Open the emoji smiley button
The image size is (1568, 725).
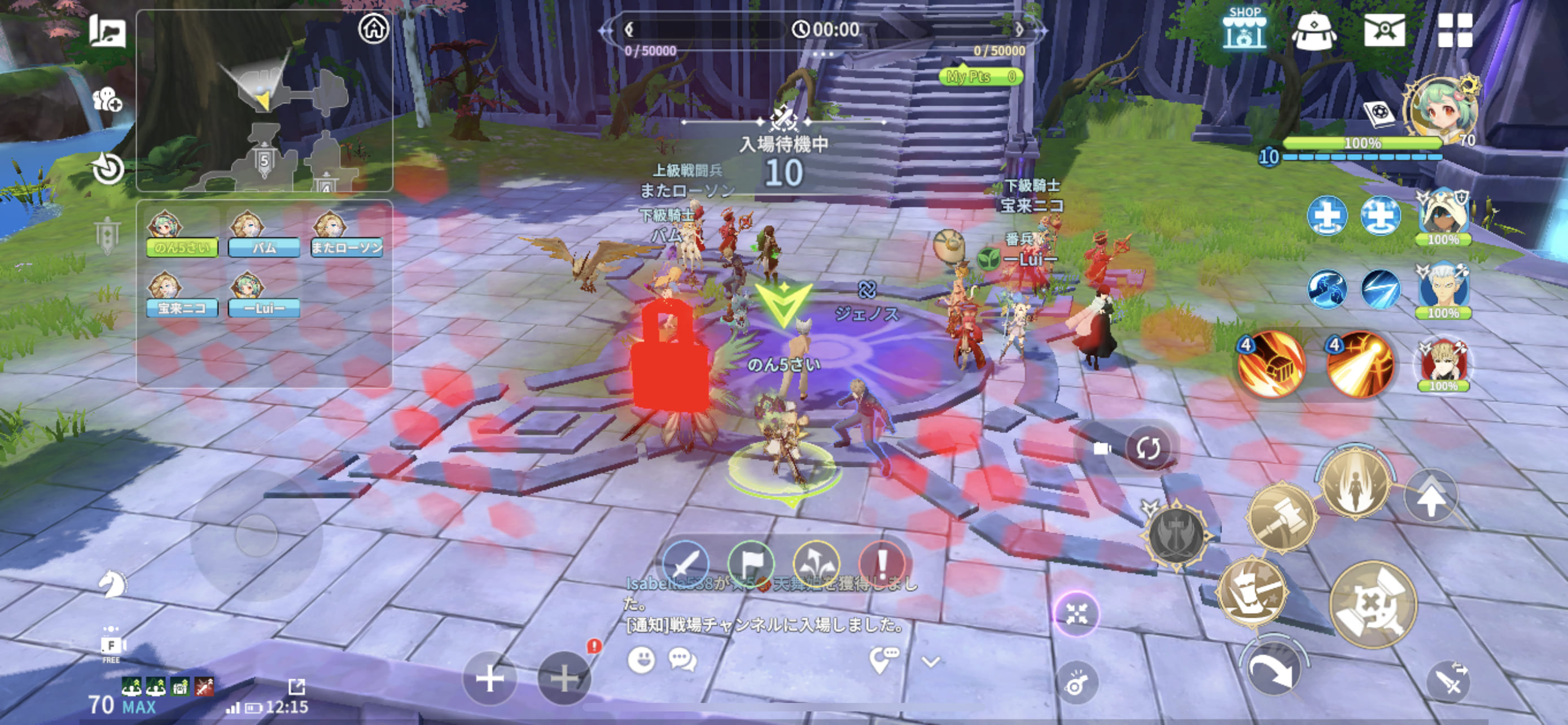click(641, 660)
